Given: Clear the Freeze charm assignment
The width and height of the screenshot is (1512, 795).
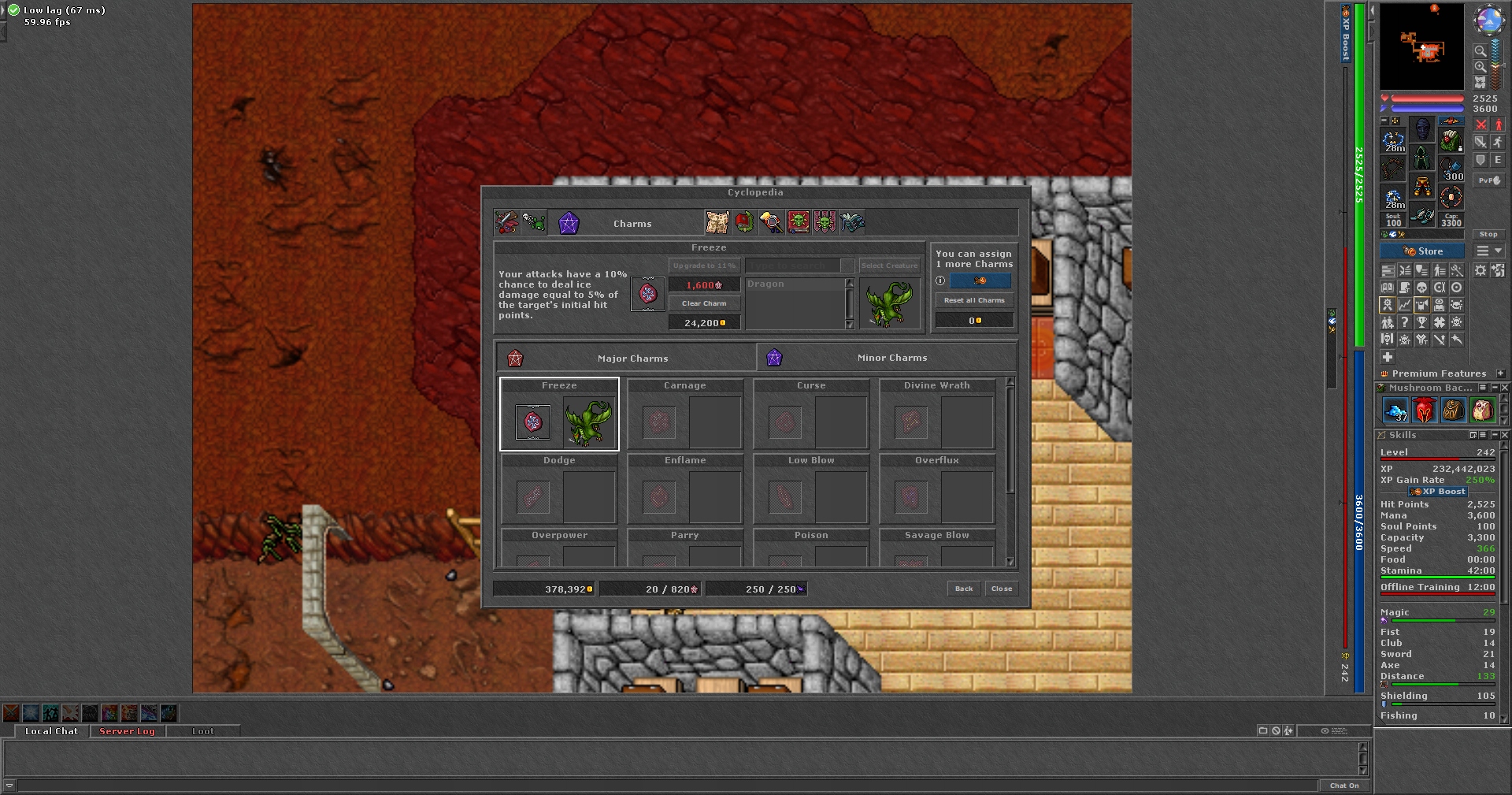Looking at the screenshot, I should point(704,303).
